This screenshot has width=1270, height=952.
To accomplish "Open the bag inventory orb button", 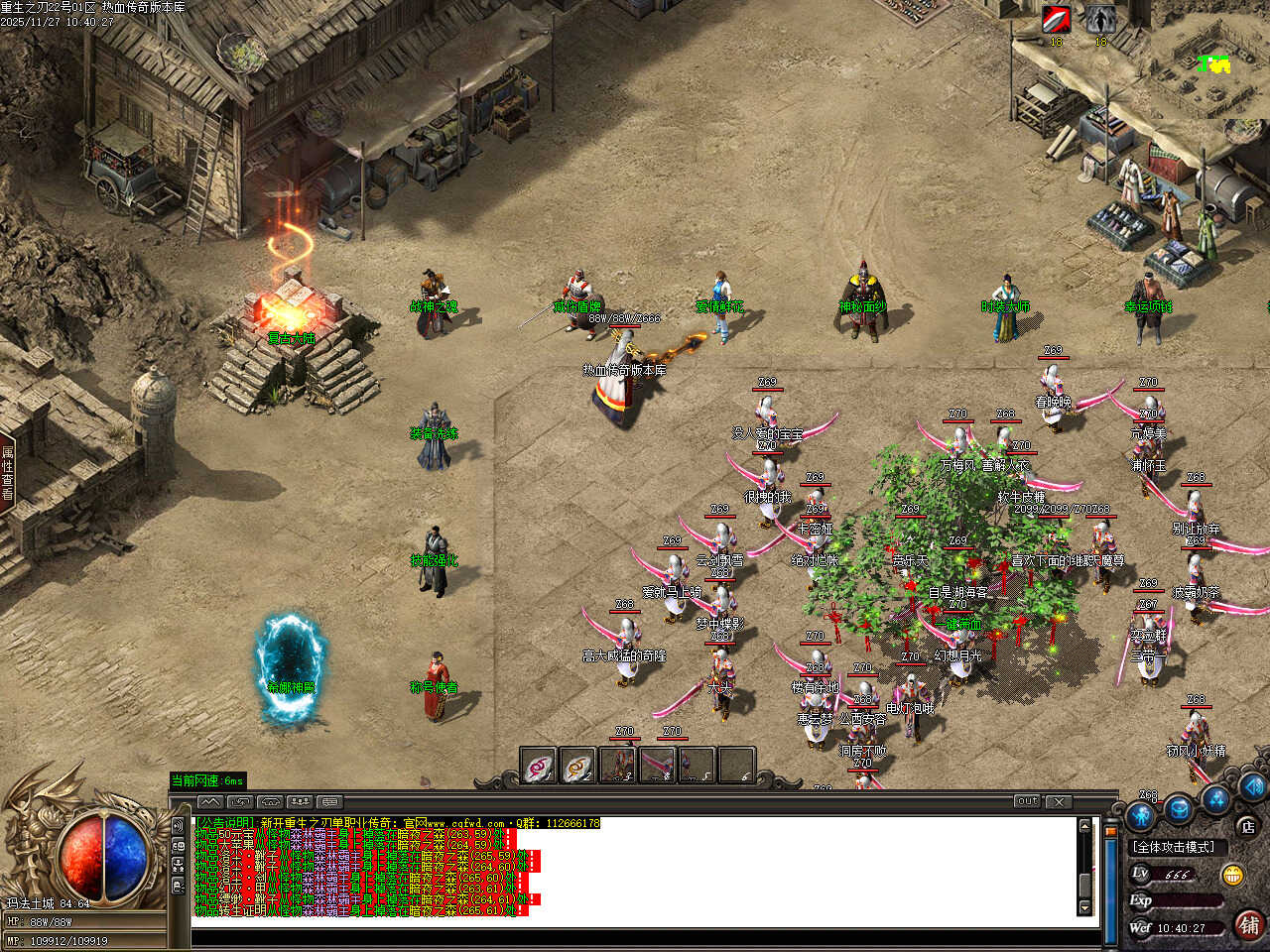I will click(x=1179, y=809).
